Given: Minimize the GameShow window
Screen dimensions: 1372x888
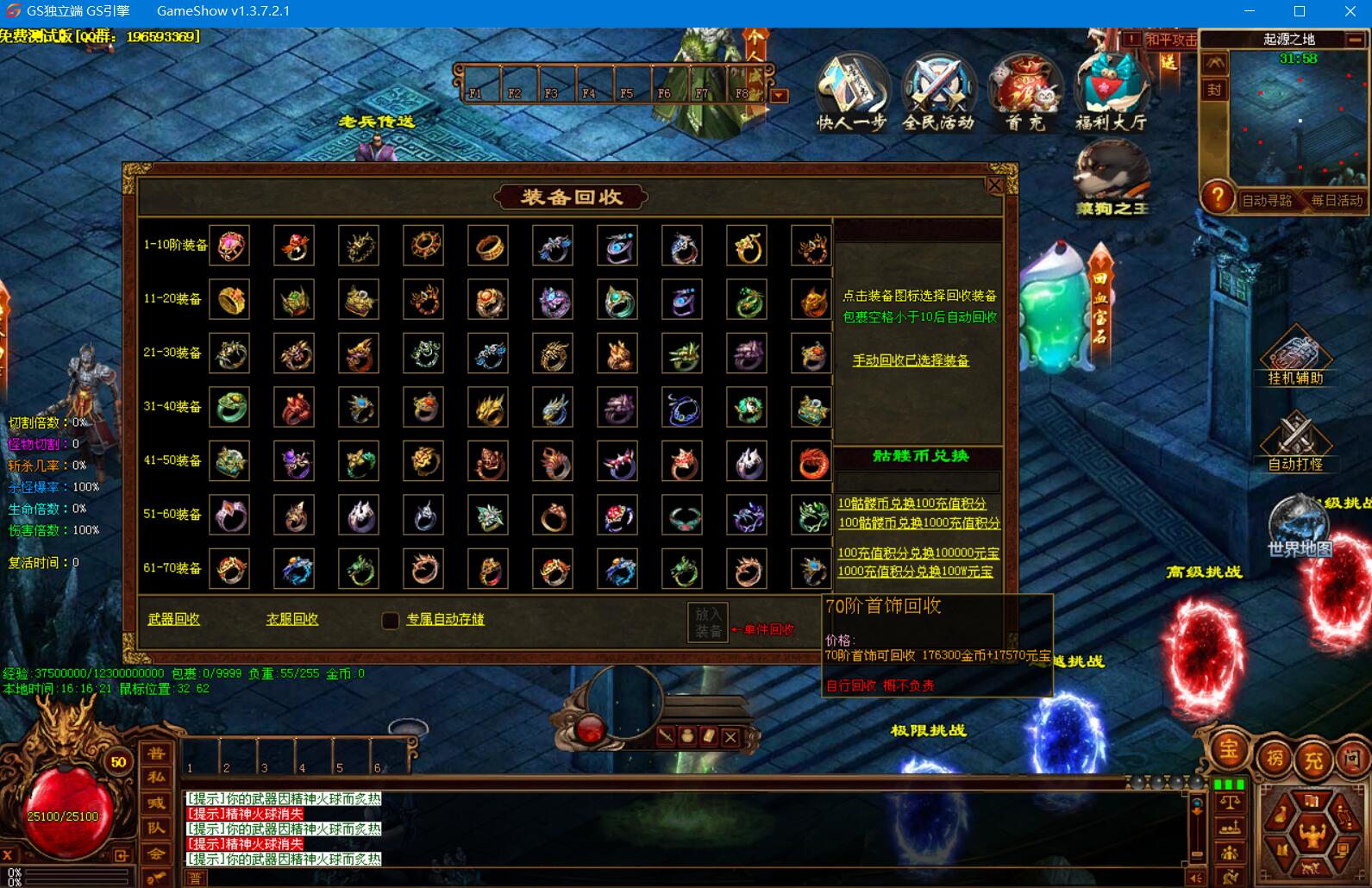Looking at the screenshot, I should pos(1250,11).
